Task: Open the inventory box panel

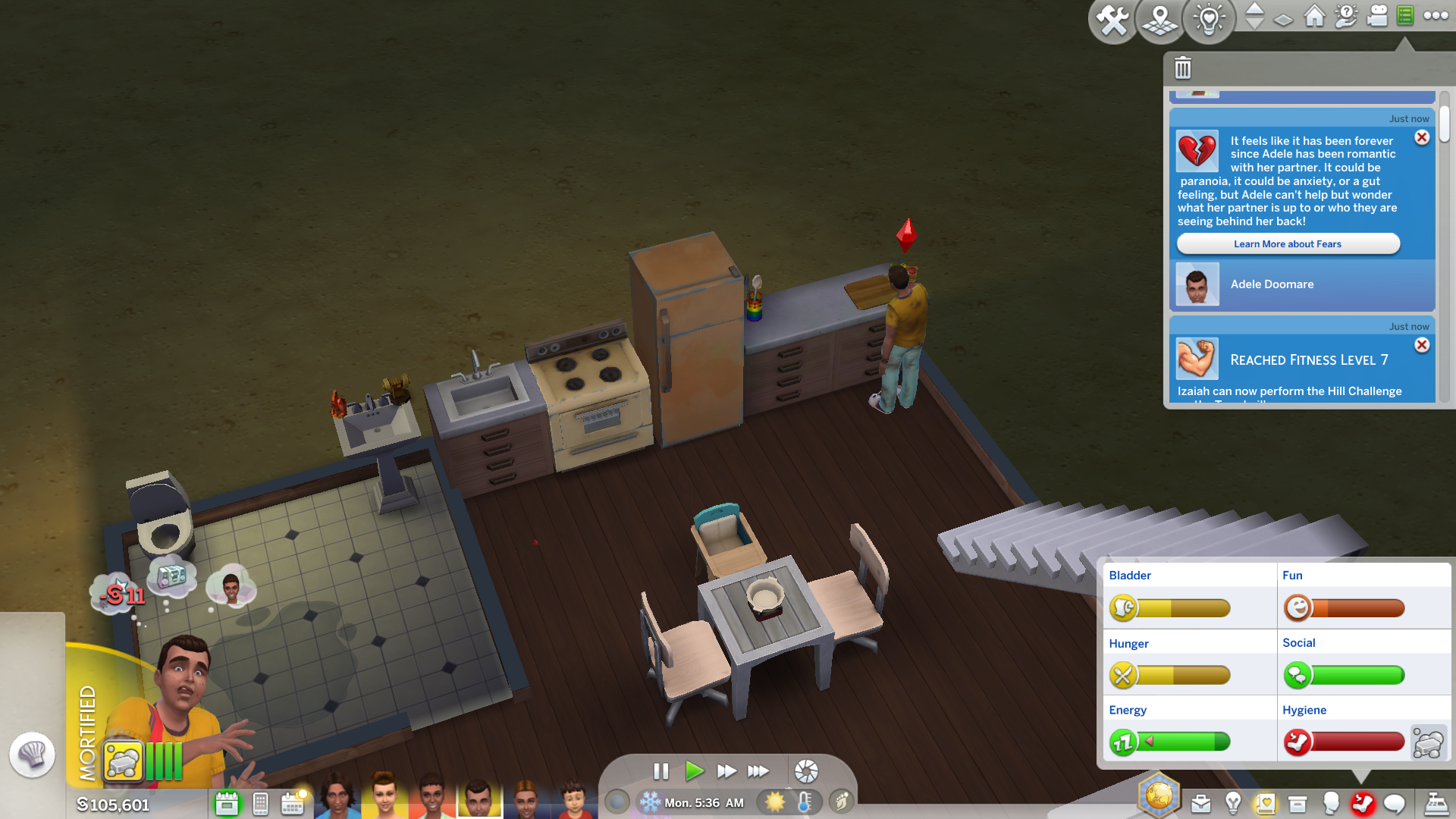Action: [1298, 803]
